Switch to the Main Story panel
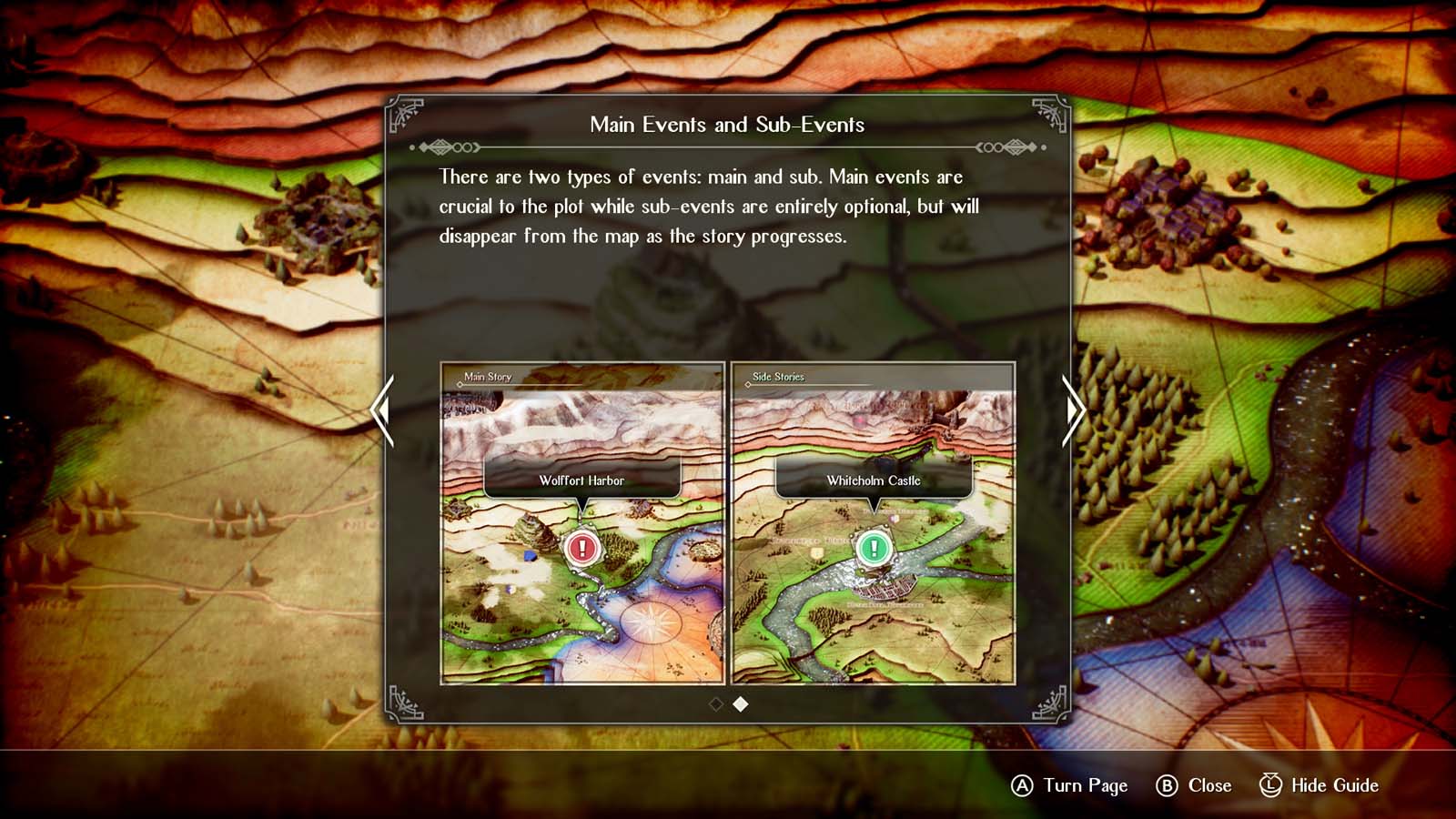Image resolution: width=1456 pixels, height=819 pixels. pos(487,376)
